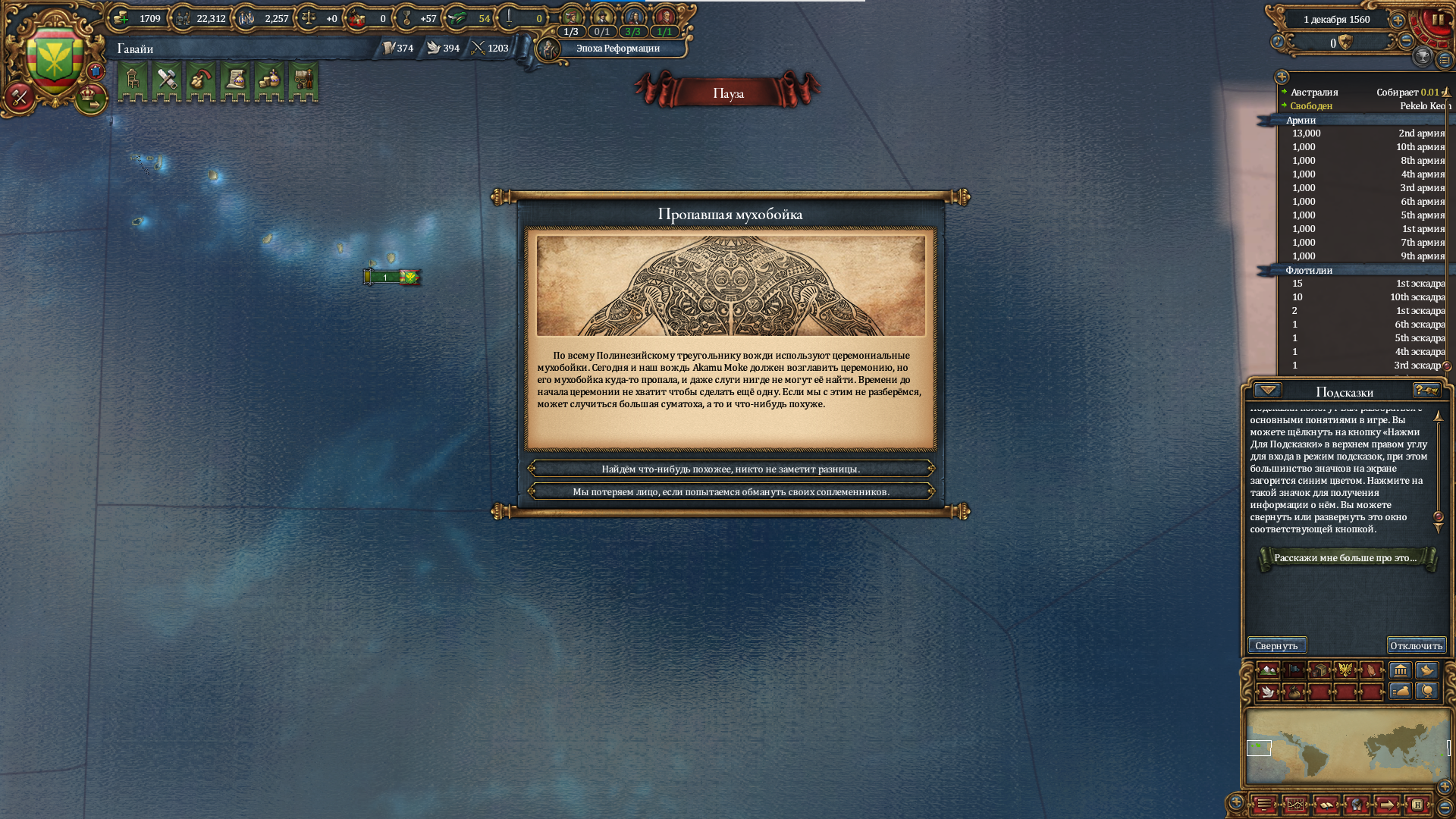Open the history "H" button

pyautogui.click(x=1417, y=805)
